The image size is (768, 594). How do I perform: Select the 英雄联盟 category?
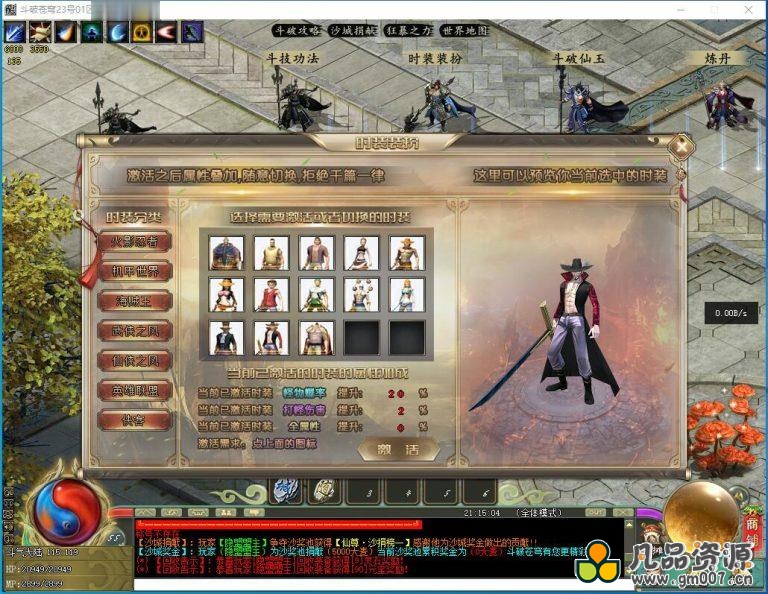click(x=134, y=391)
